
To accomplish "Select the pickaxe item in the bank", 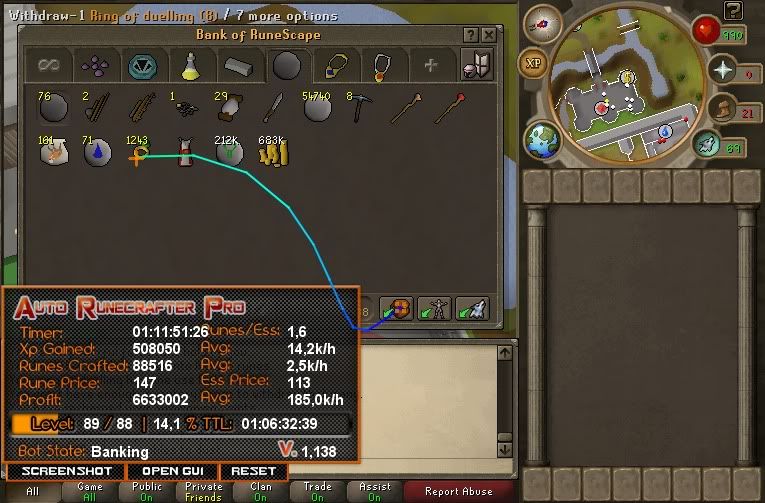I will click(x=360, y=107).
